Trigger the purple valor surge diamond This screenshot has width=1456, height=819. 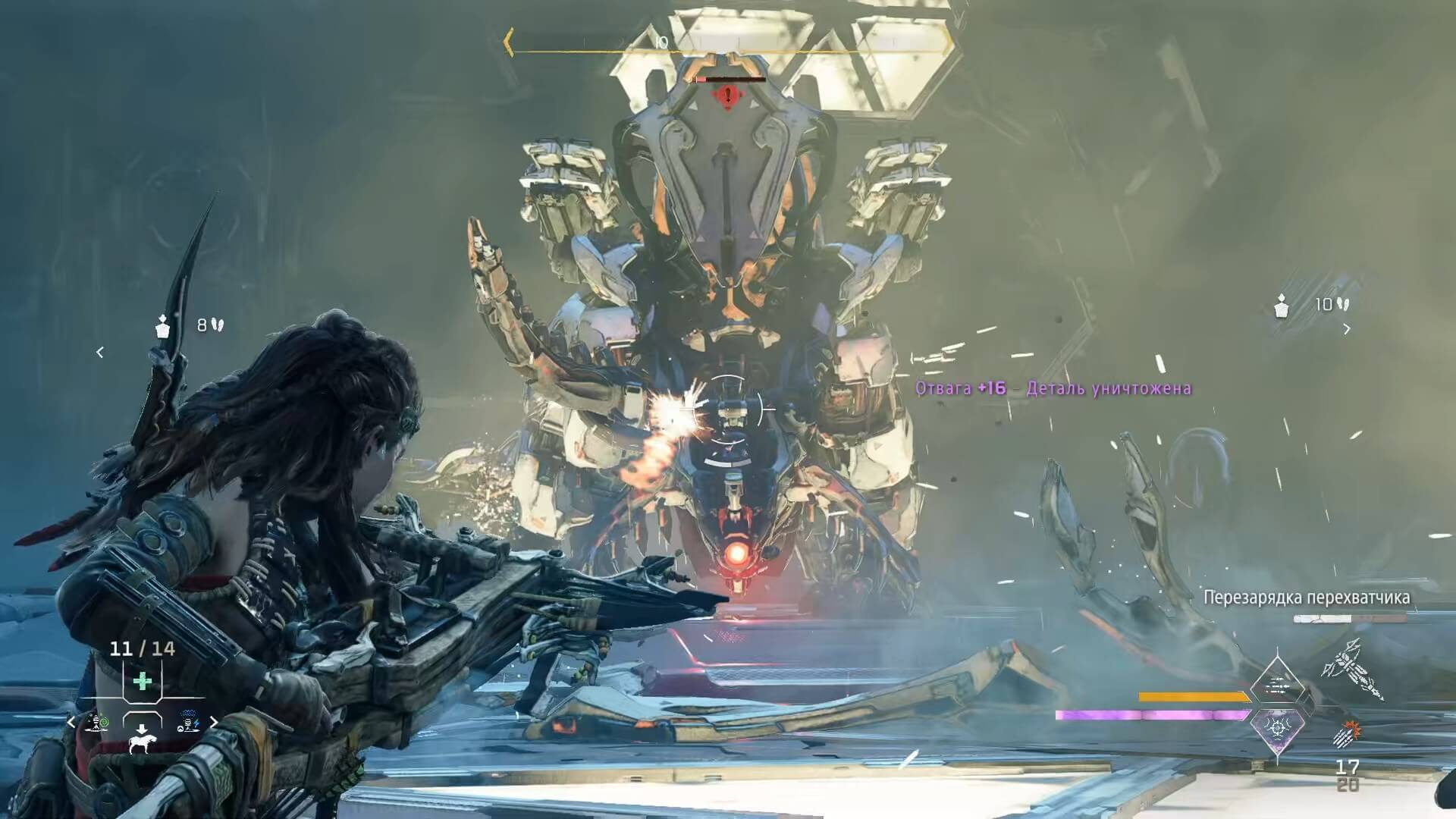(1278, 728)
